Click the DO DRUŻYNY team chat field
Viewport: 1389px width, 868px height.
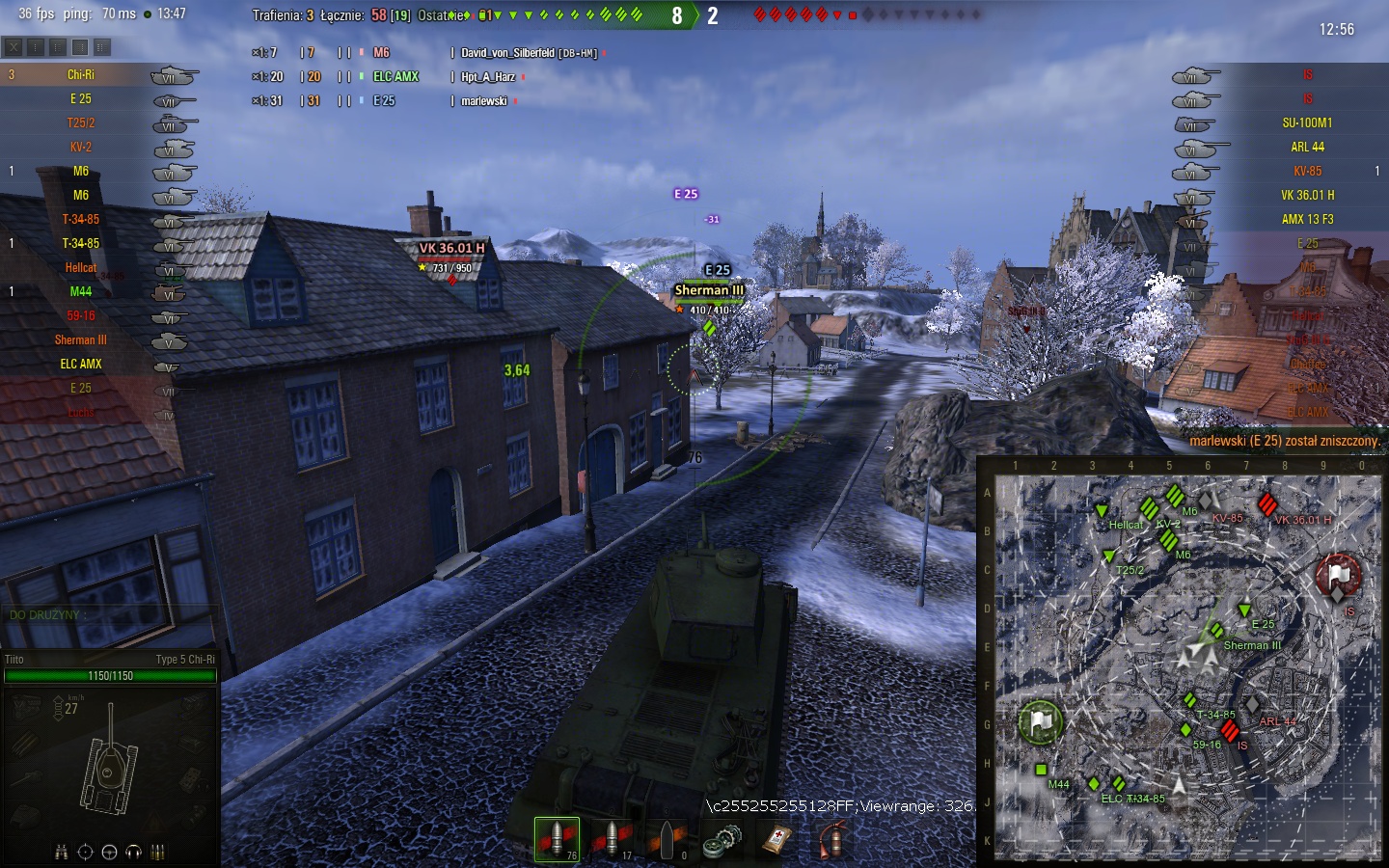click(x=106, y=614)
